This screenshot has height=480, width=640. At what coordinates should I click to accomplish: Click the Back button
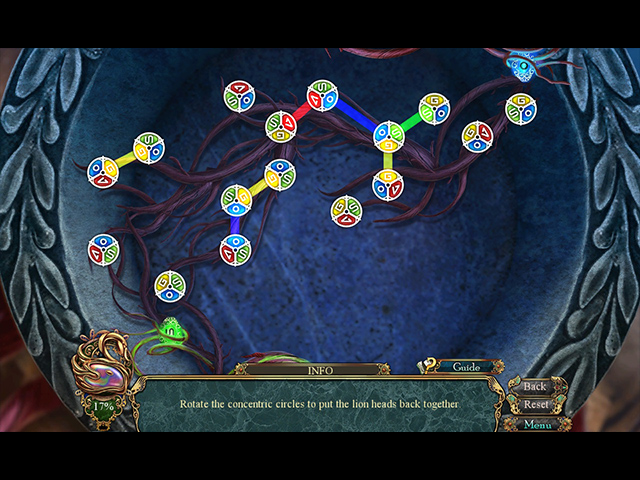coord(535,386)
